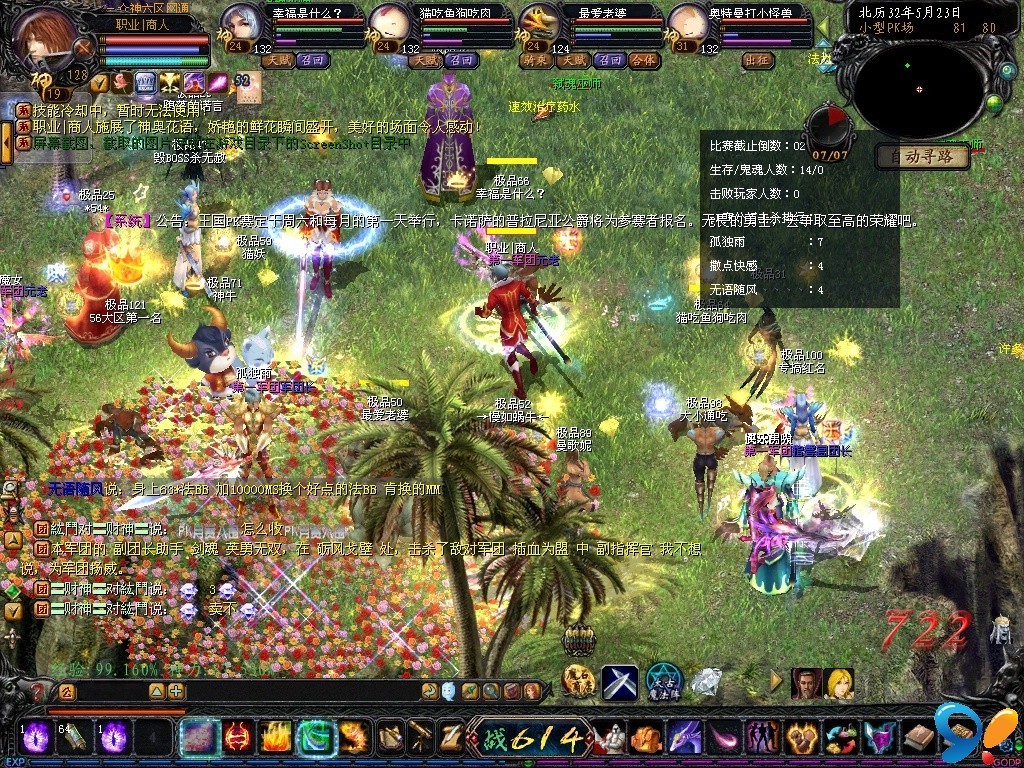Select the 合体 merge button
This screenshot has width=1024, height=768.
click(x=643, y=60)
